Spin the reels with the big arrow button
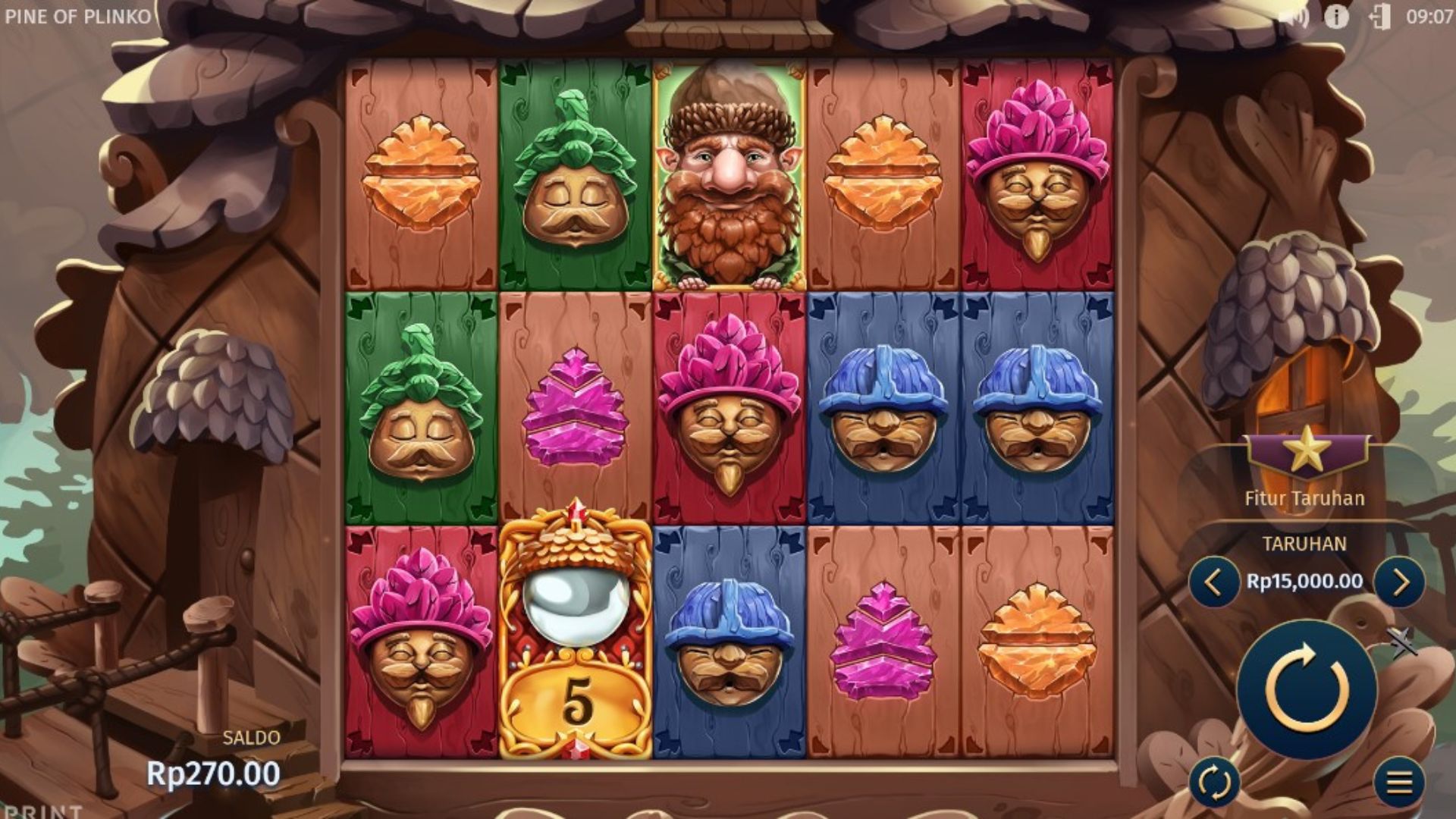Image resolution: width=1456 pixels, height=819 pixels. click(1307, 689)
